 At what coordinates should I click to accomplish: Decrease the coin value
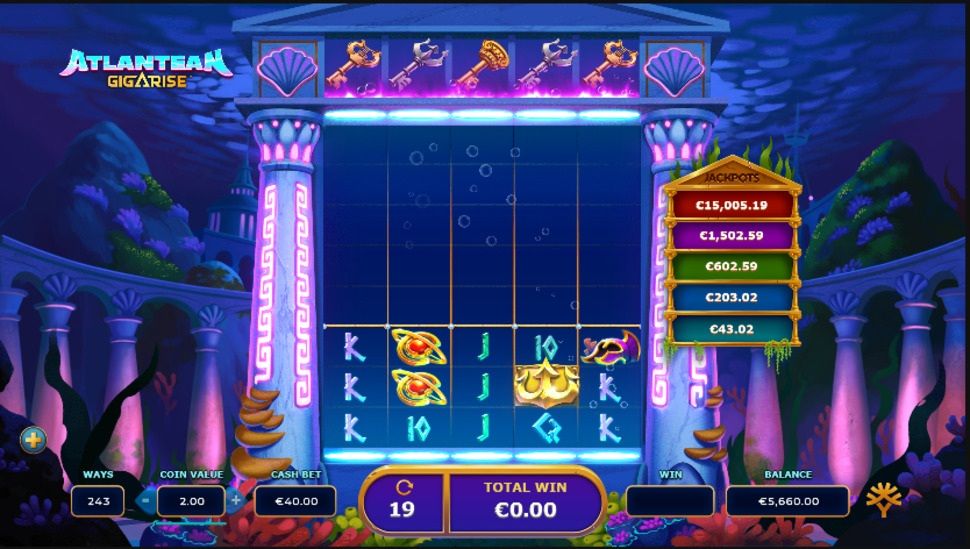(146, 500)
